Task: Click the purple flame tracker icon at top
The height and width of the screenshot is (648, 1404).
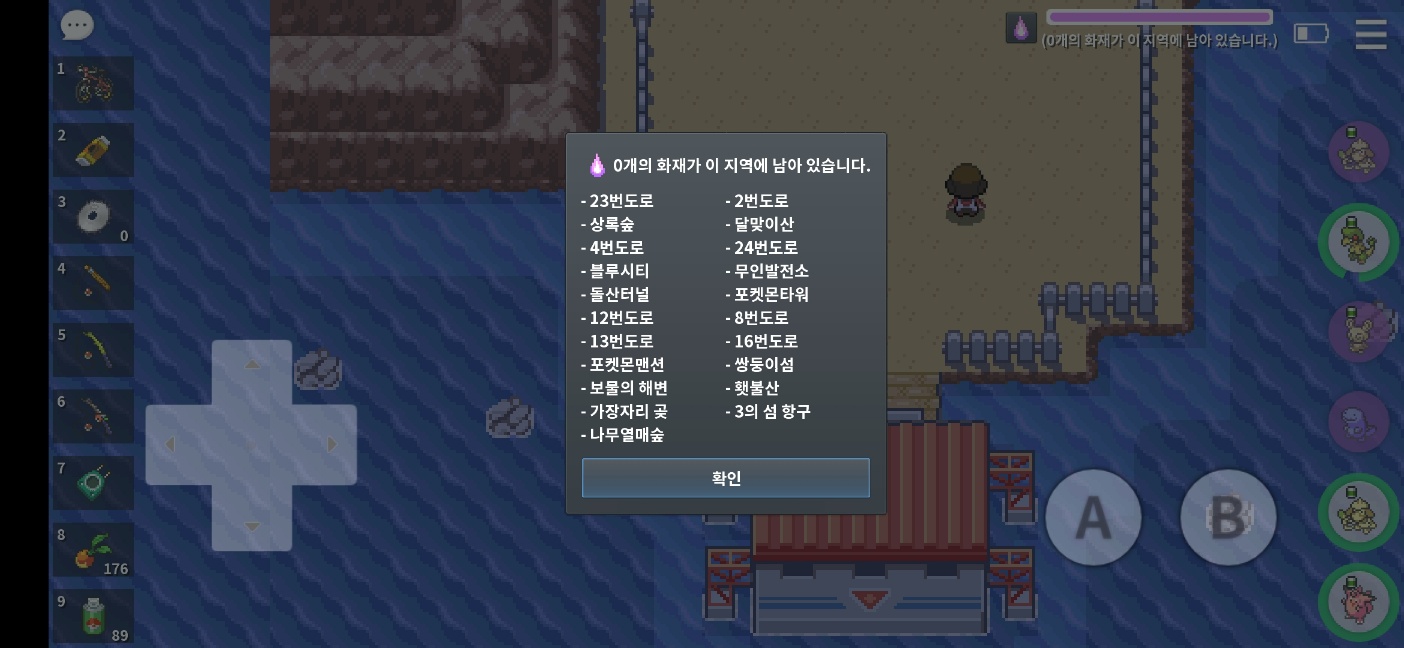Action: pyautogui.click(x=1021, y=28)
